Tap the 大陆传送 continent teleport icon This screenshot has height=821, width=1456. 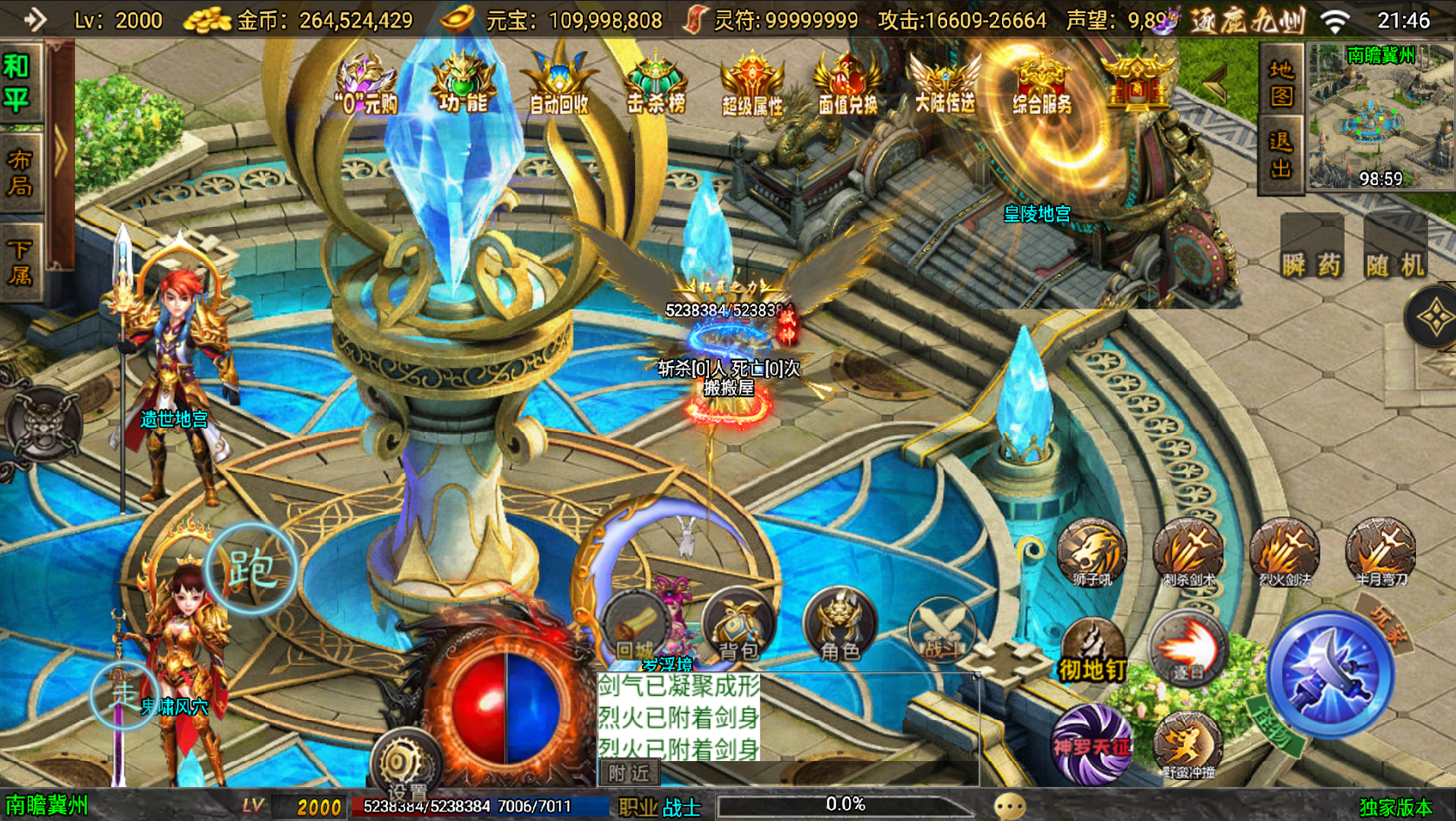[x=947, y=84]
